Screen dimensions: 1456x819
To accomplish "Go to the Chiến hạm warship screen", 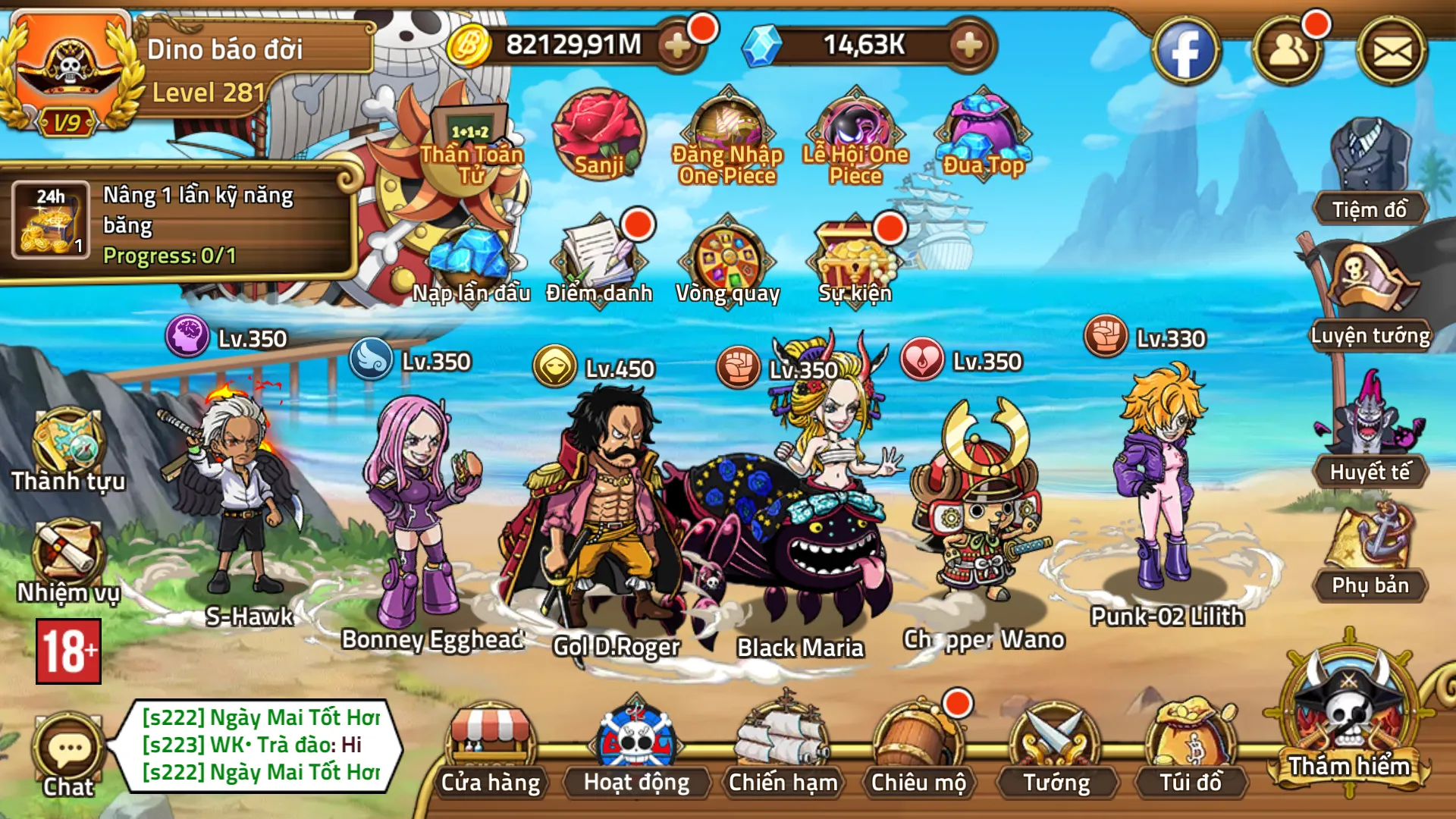I will click(783, 747).
